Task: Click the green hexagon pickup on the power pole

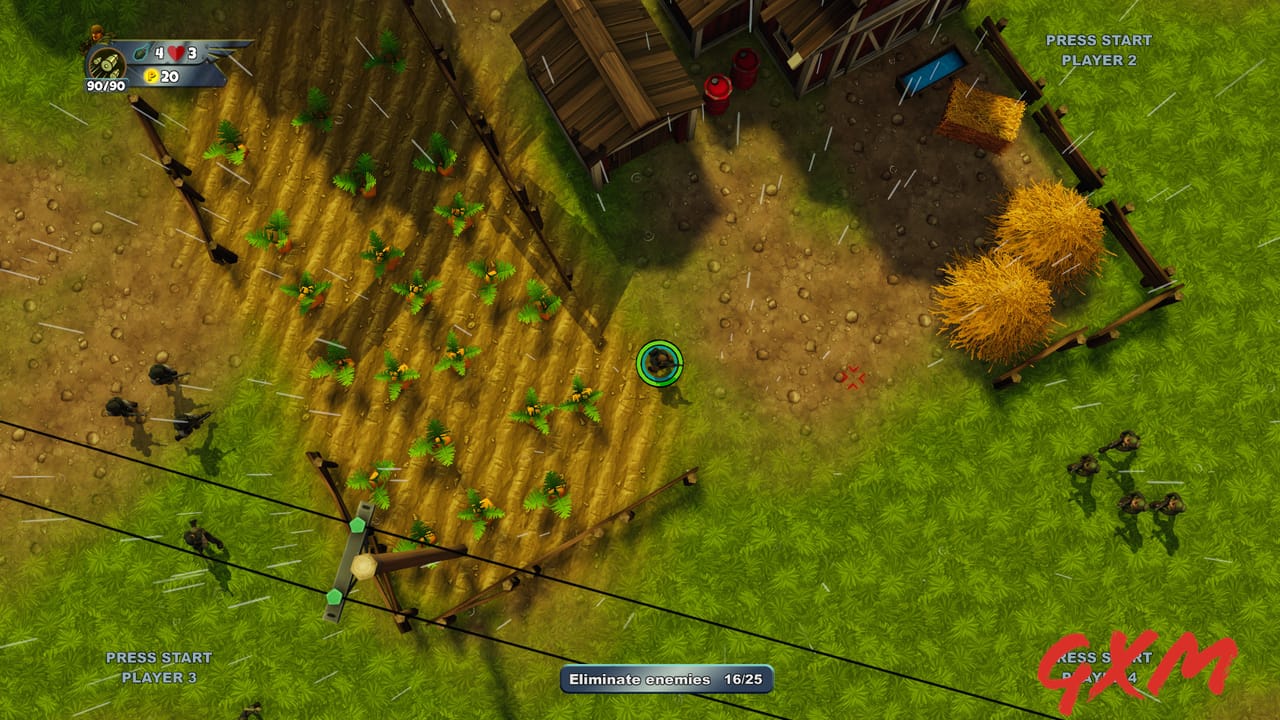Action: click(x=357, y=525)
